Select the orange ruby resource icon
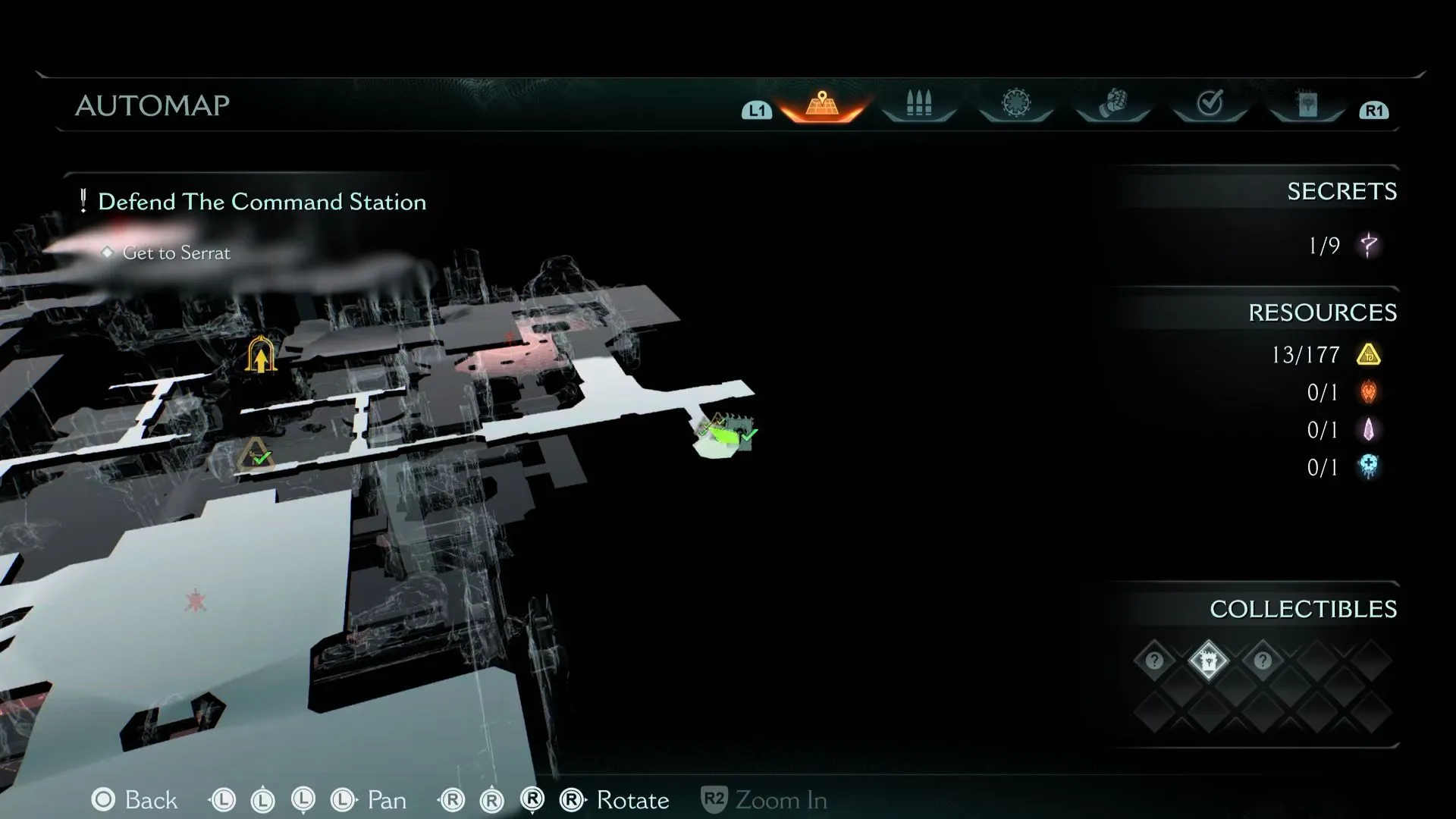 coord(1368,392)
